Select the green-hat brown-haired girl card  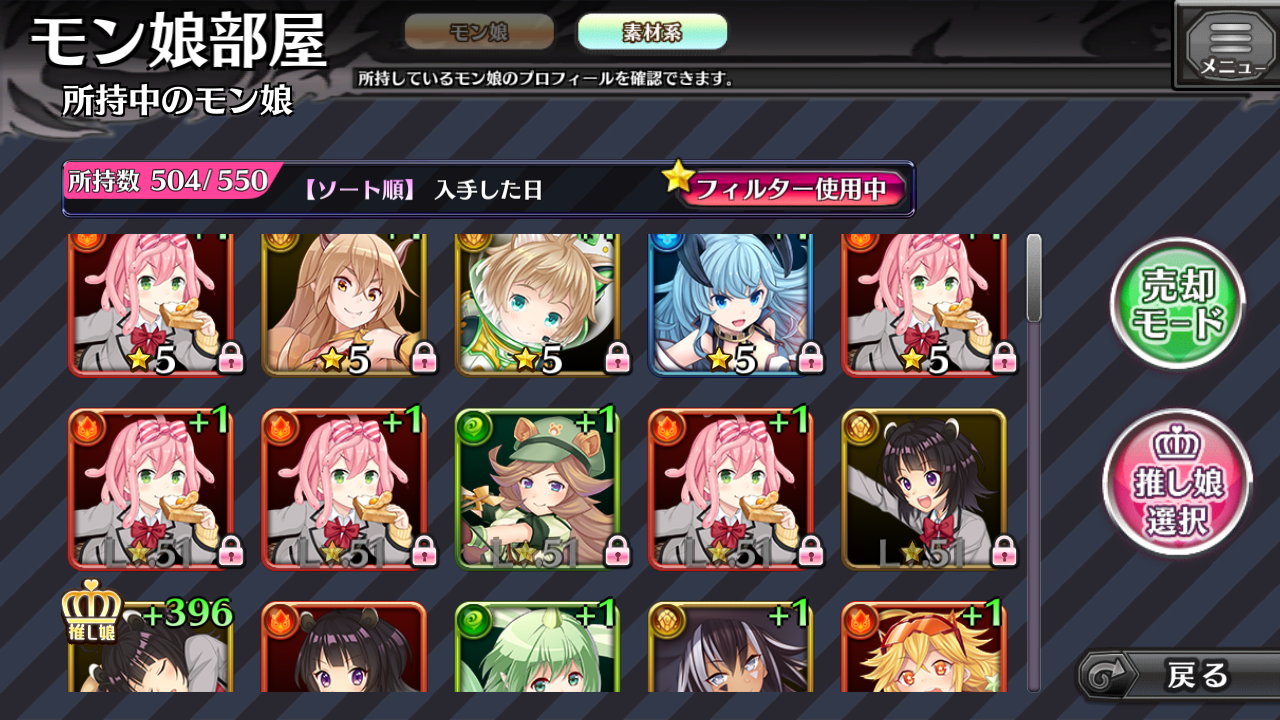pos(538,489)
